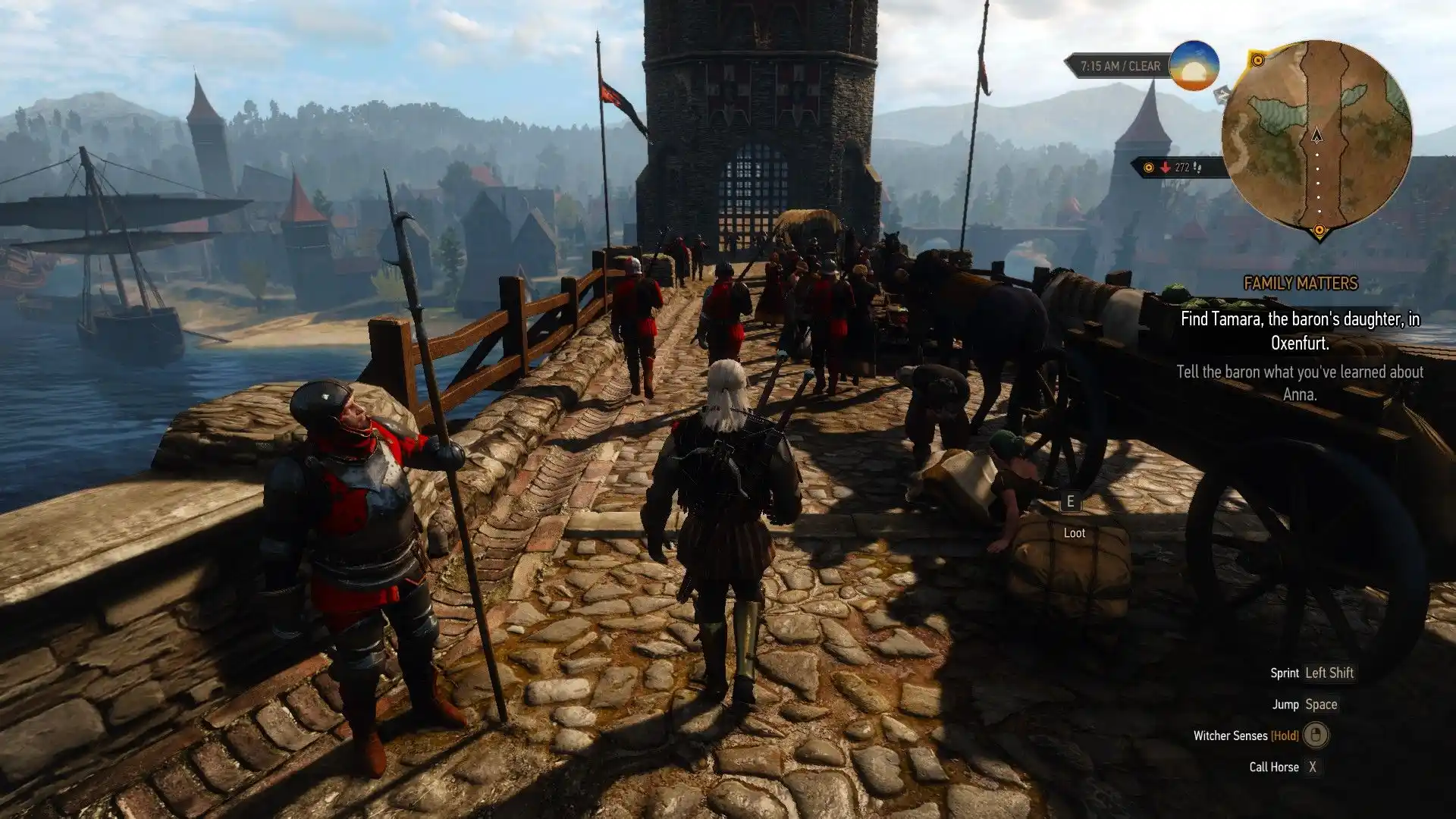Screen dimensions: 1456x819
Task: Open the Loot prompt near the cart
Action: (1075, 532)
